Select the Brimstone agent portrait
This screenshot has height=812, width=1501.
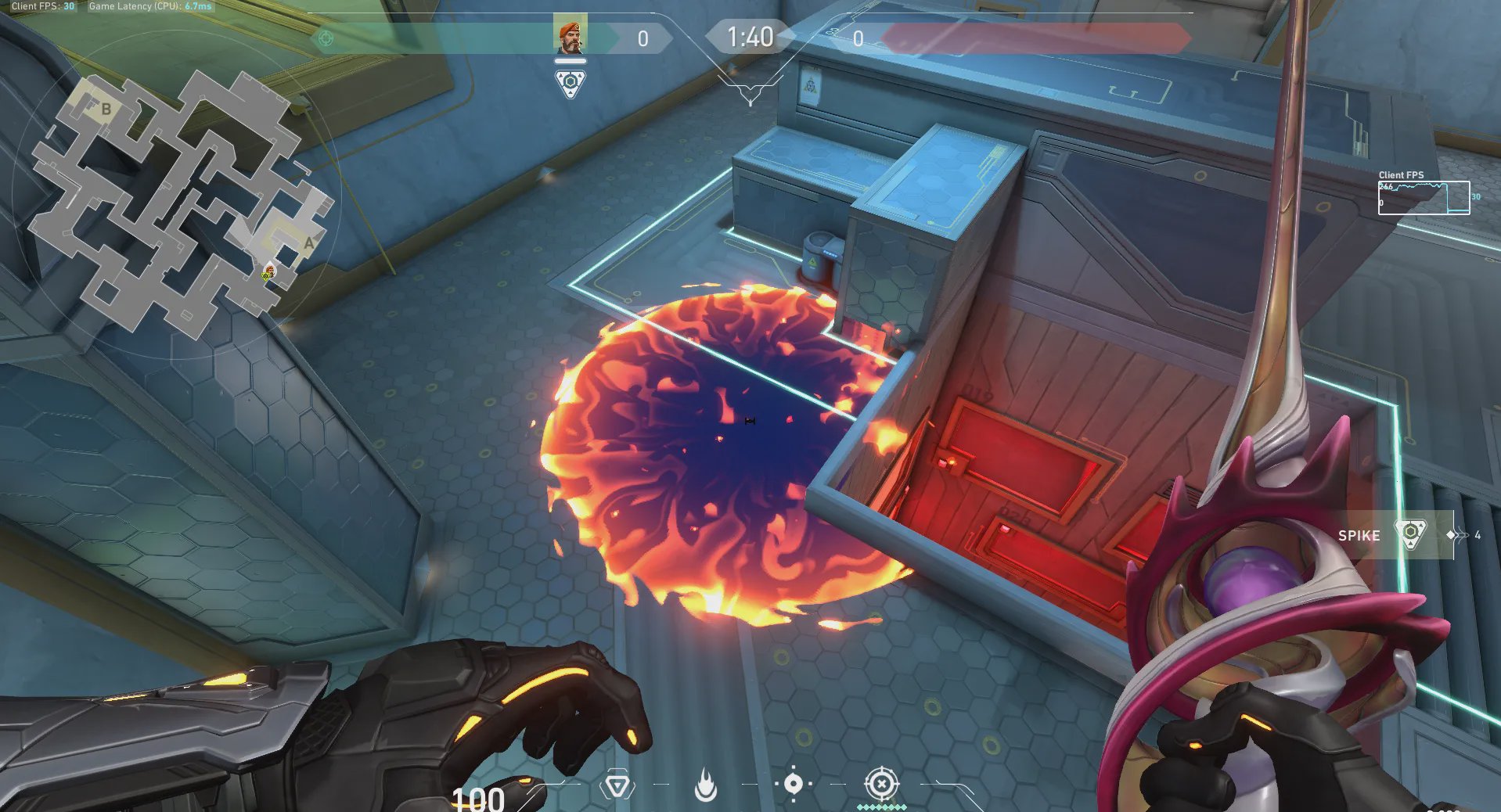(x=570, y=36)
